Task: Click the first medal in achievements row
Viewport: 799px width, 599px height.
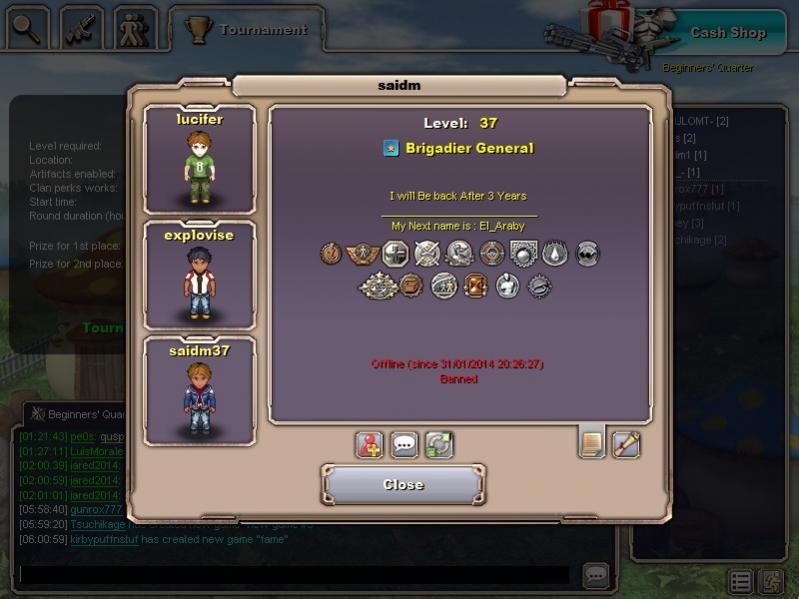Action: tap(331, 254)
